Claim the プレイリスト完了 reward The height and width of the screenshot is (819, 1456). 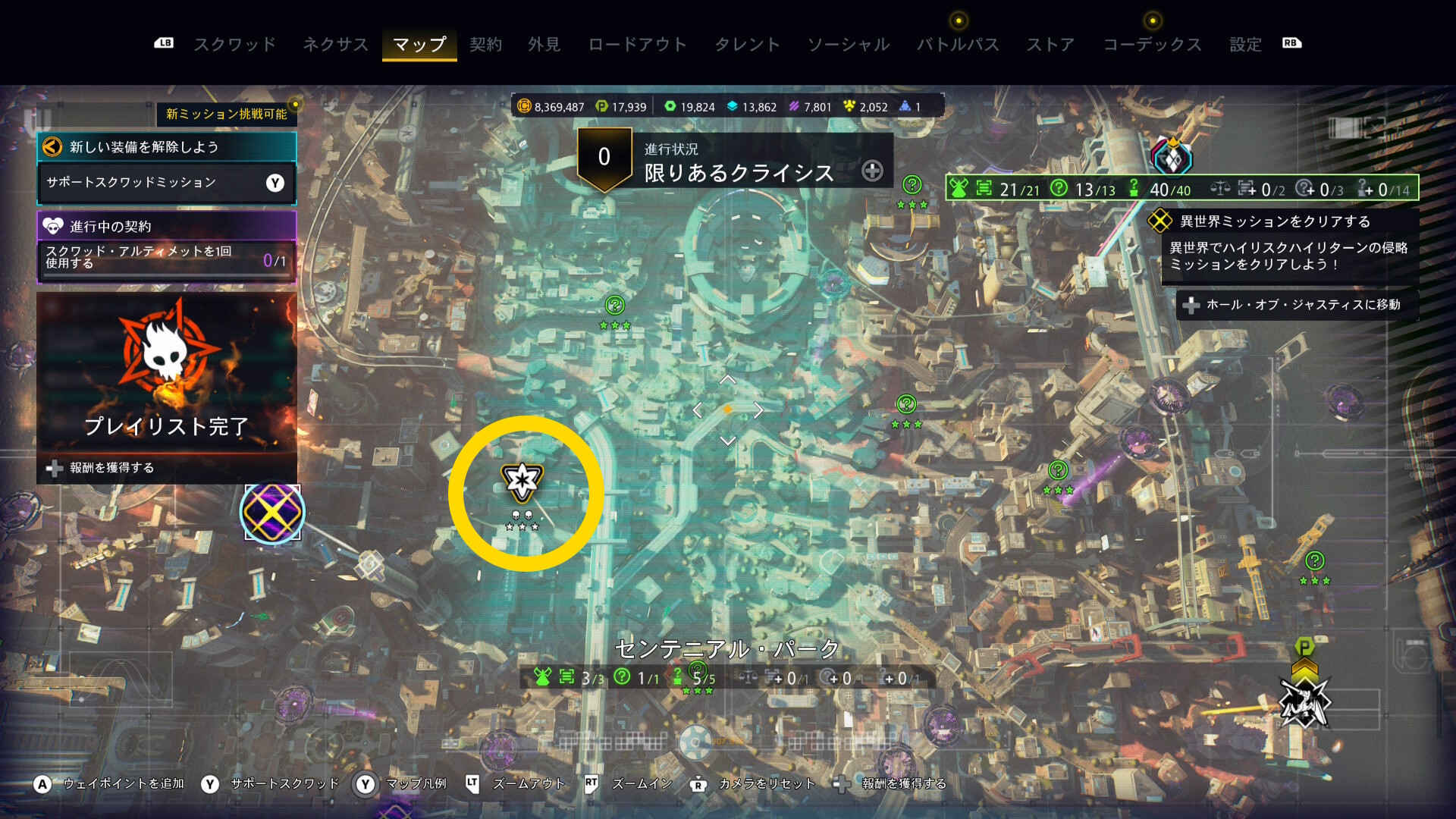tap(111, 468)
